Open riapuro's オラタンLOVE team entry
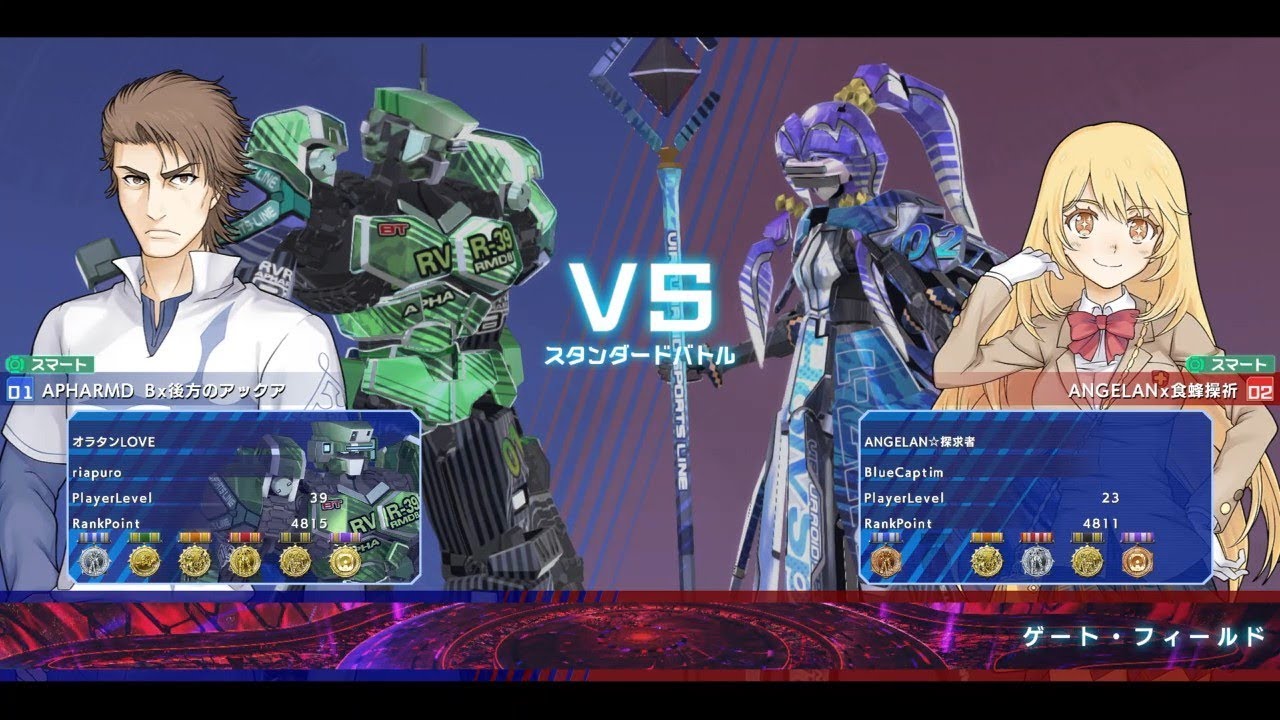The width and height of the screenshot is (1280, 720). (x=115, y=438)
